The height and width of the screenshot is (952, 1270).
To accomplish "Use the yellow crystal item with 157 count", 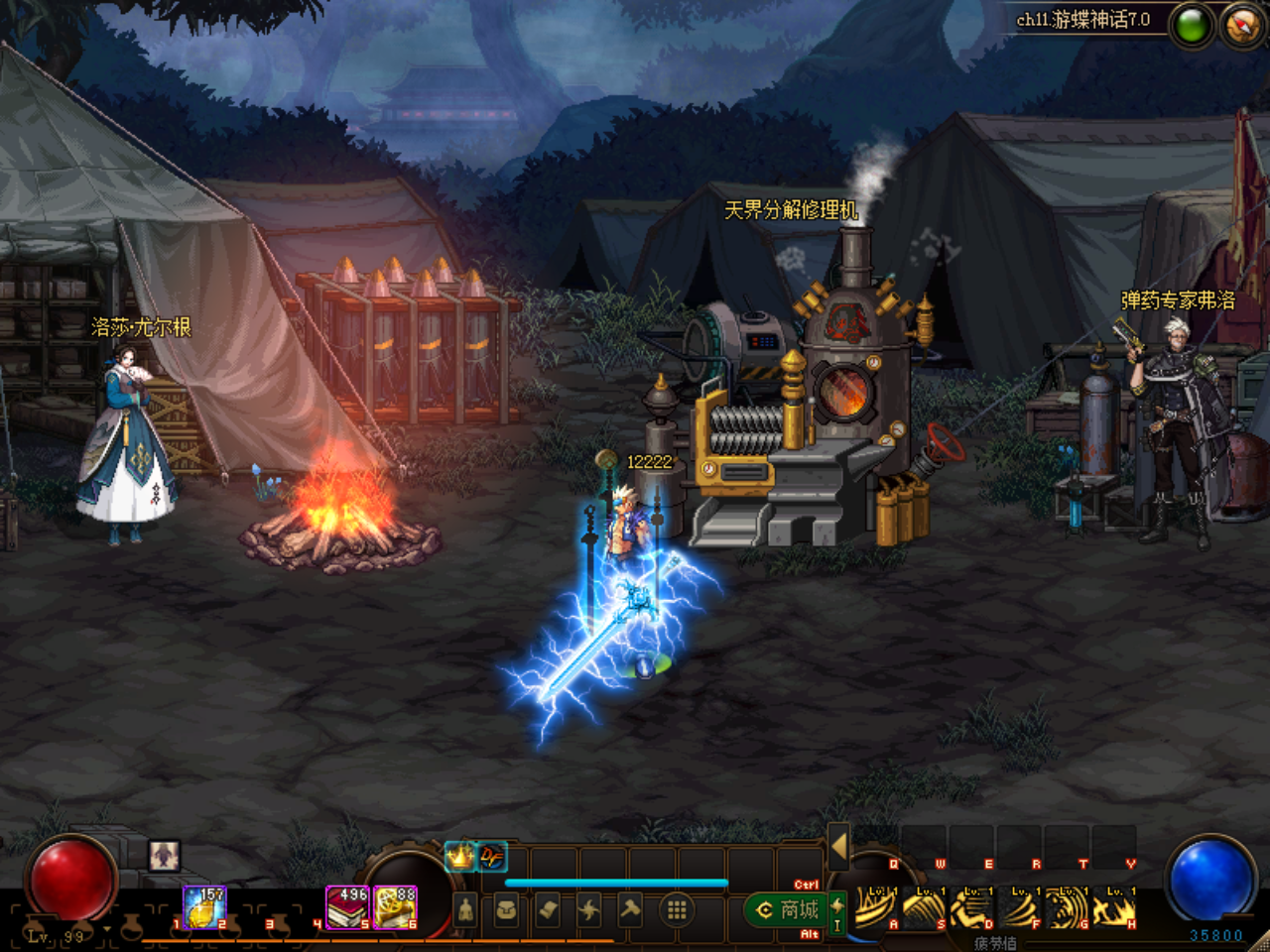I will click(x=204, y=907).
